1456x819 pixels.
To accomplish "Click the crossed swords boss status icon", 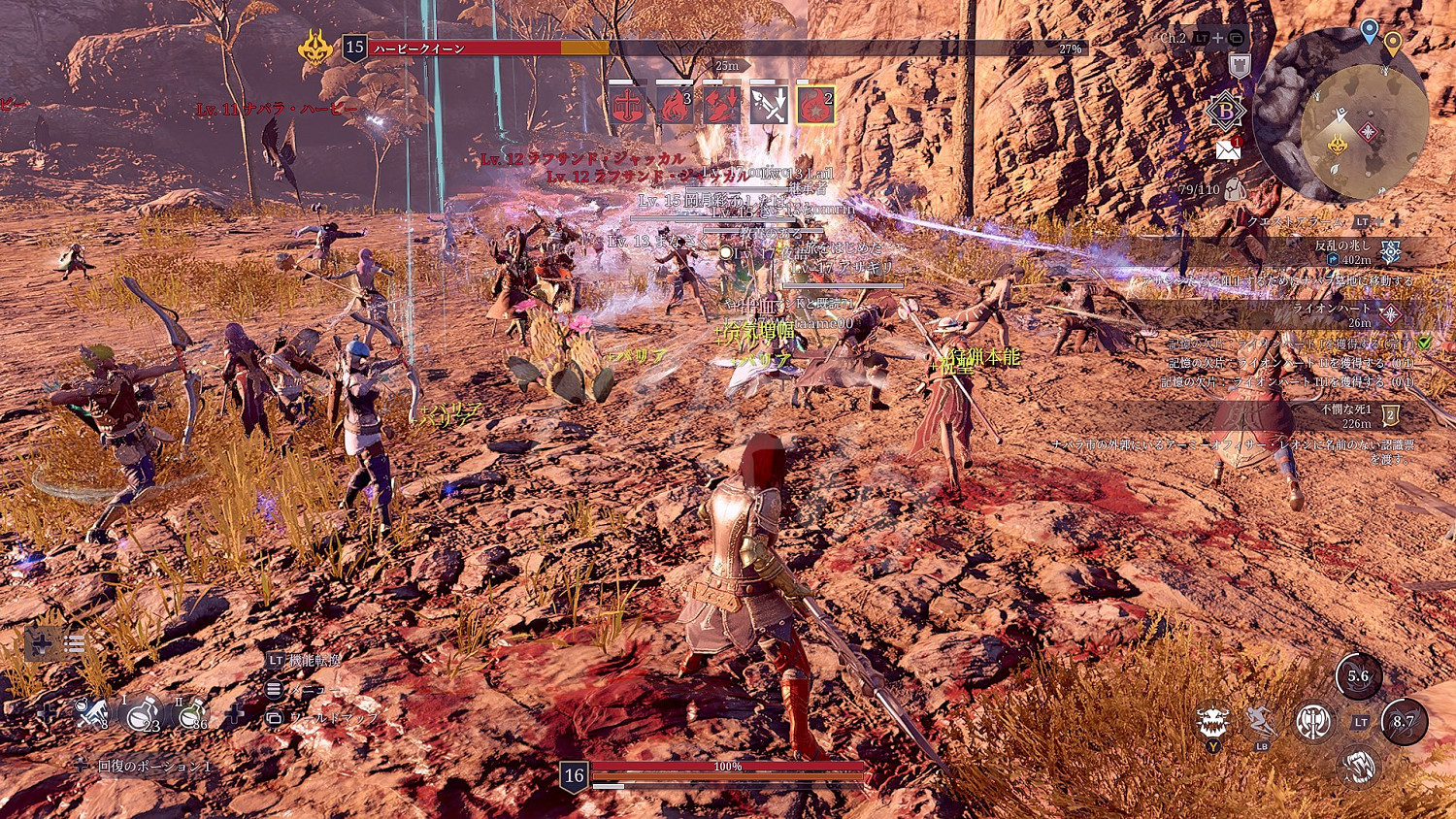I will [x=769, y=105].
